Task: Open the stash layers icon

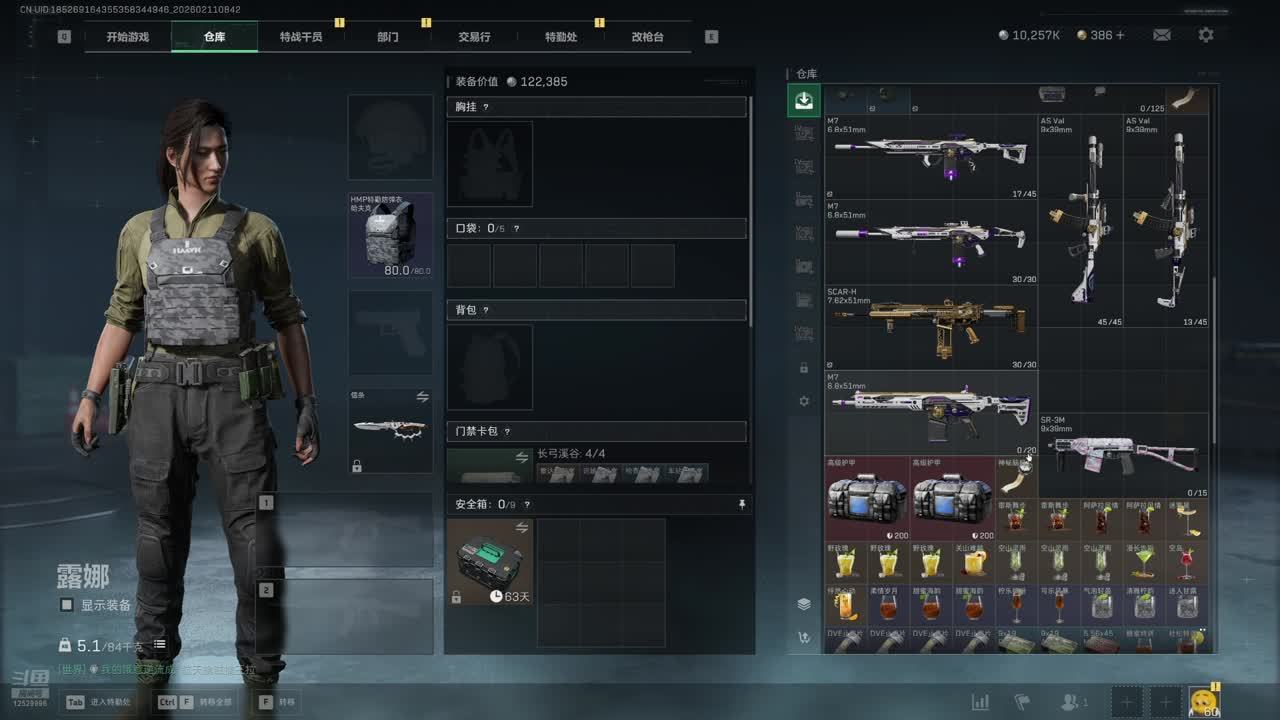Action: 803,604
